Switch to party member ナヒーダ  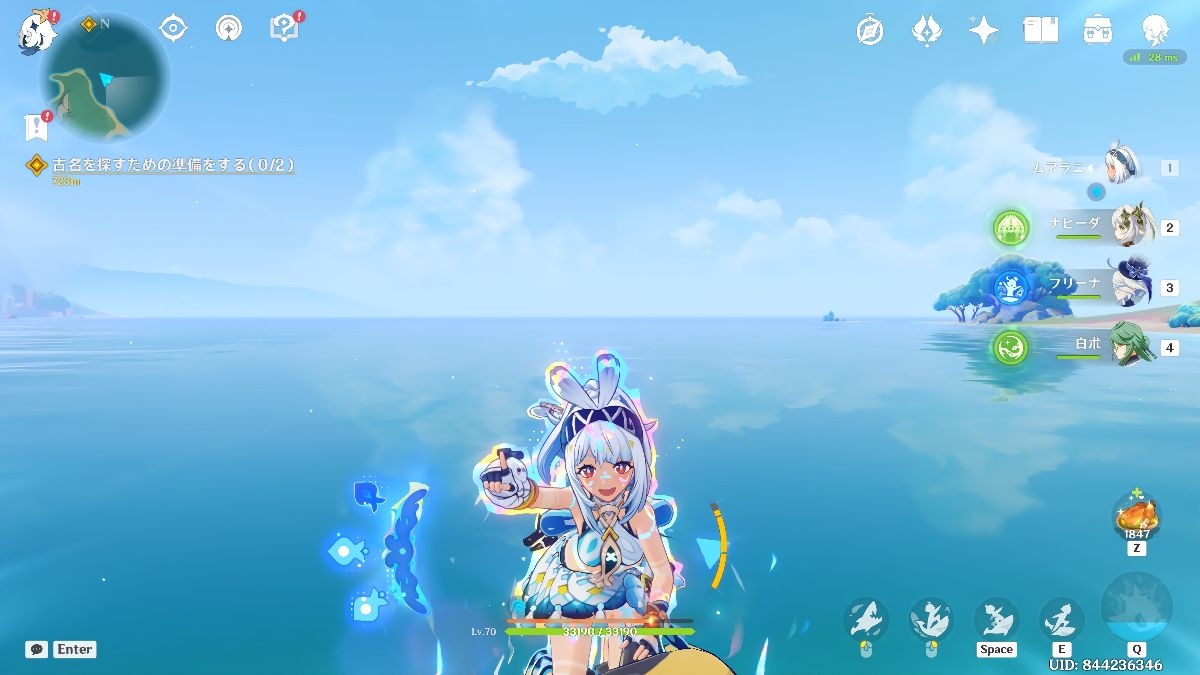[1131, 227]
